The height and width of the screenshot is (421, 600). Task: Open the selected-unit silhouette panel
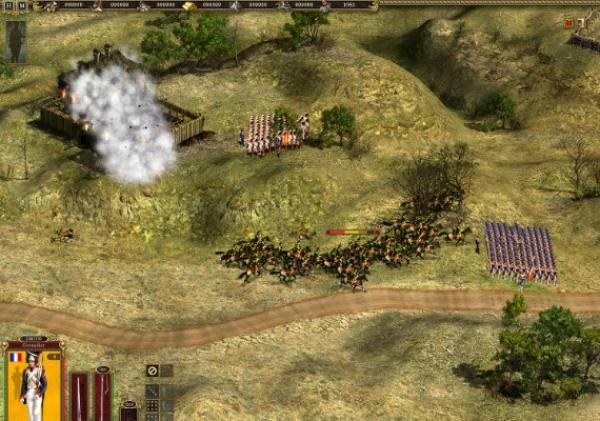(16, 41)
